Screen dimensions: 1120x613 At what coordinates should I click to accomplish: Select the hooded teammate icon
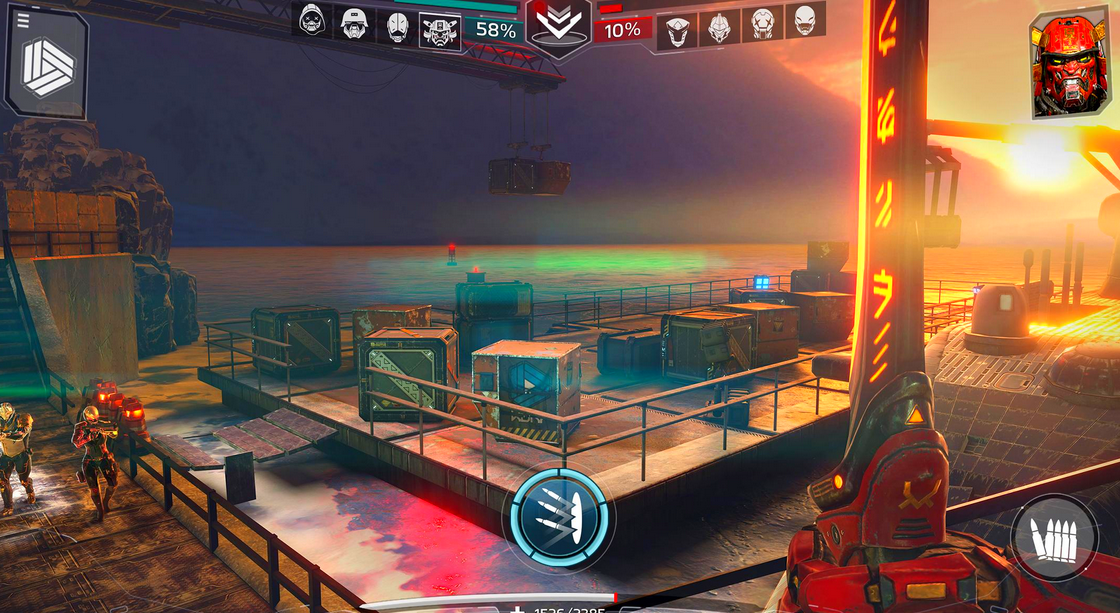(x=311, y=20)
